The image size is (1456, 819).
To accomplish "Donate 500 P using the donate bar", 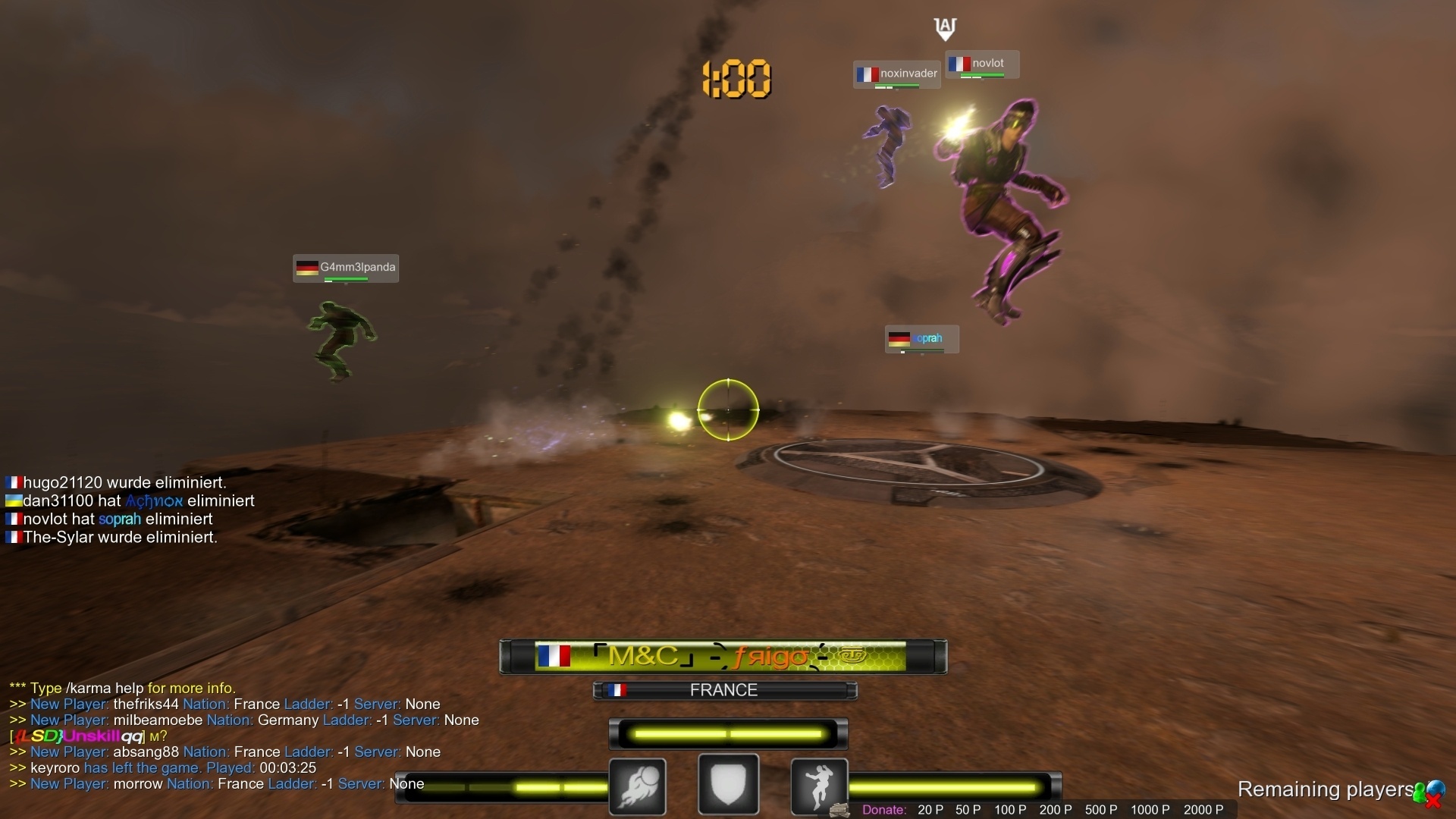I will pos(1100,810).
